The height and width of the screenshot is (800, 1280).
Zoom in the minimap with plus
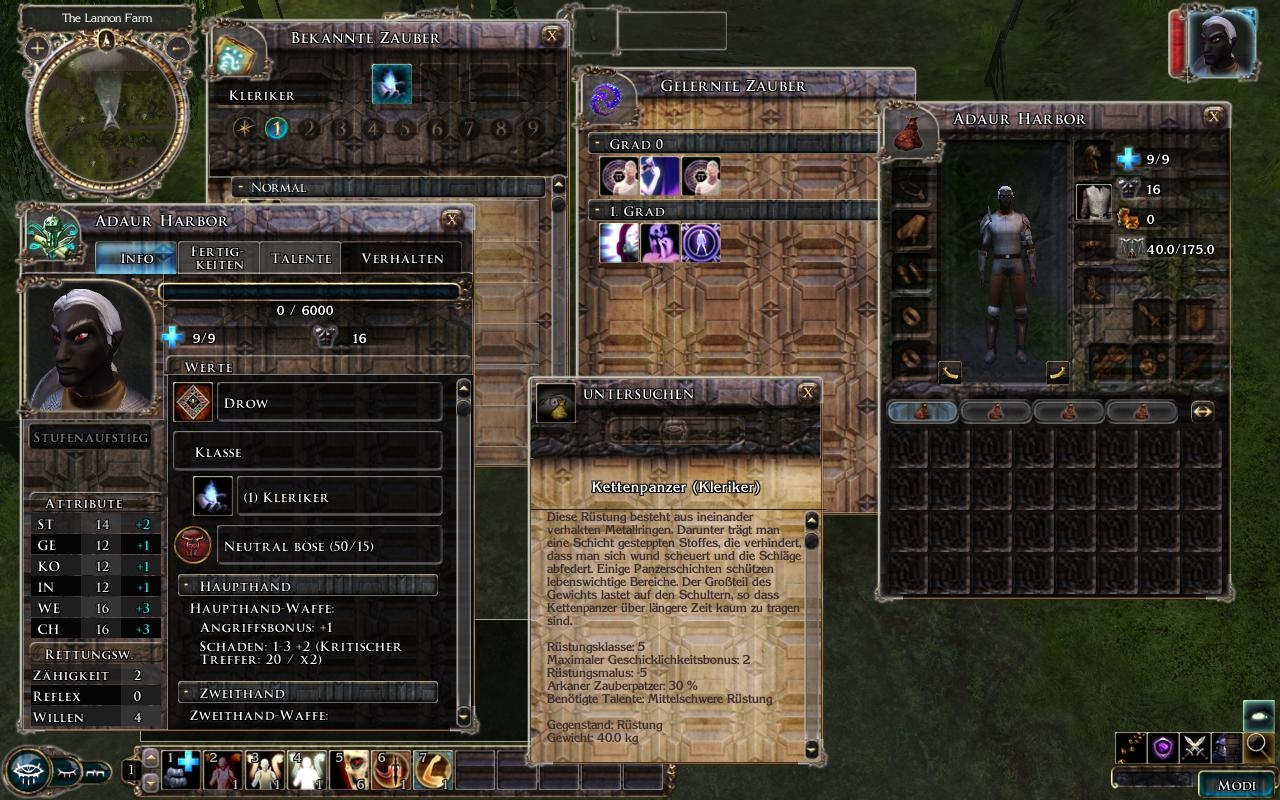(x=37, y=47)
